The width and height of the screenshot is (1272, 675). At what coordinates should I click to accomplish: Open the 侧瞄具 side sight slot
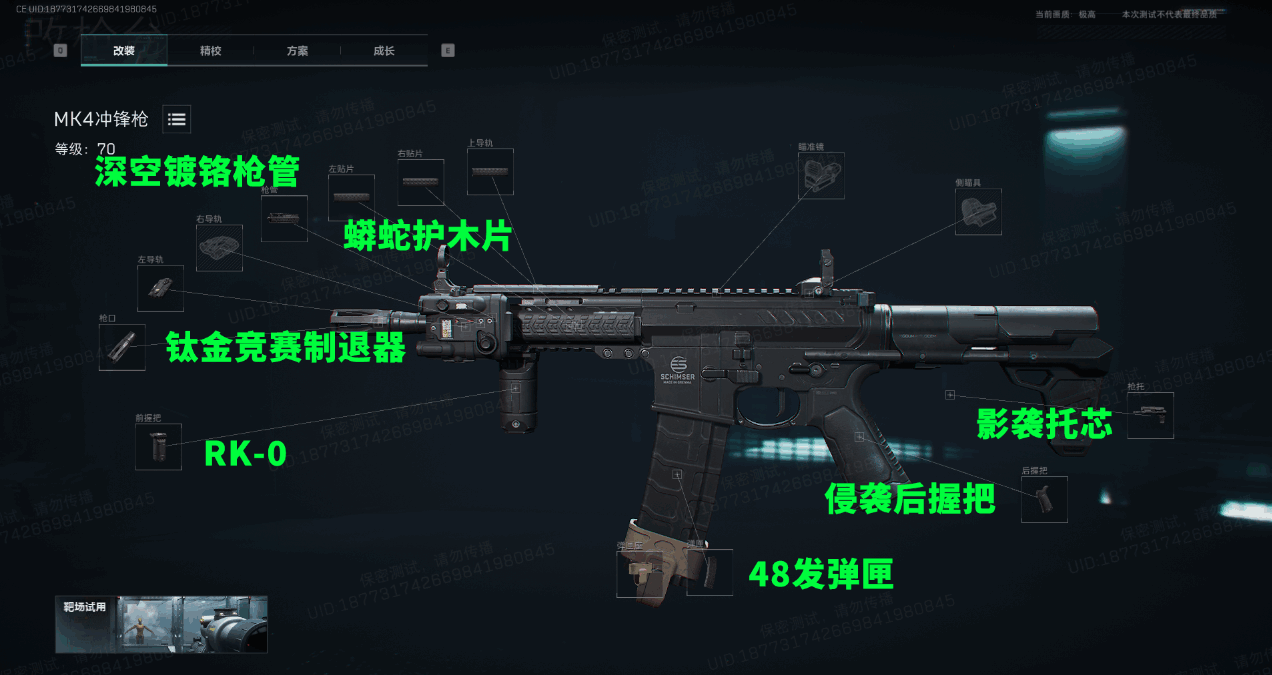(x=978, y=212)
